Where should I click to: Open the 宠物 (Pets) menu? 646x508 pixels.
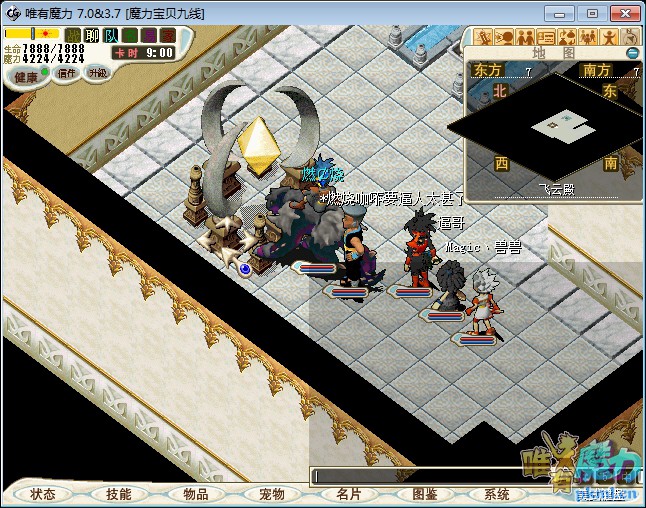pyautogui.click(x=271, y=494)
